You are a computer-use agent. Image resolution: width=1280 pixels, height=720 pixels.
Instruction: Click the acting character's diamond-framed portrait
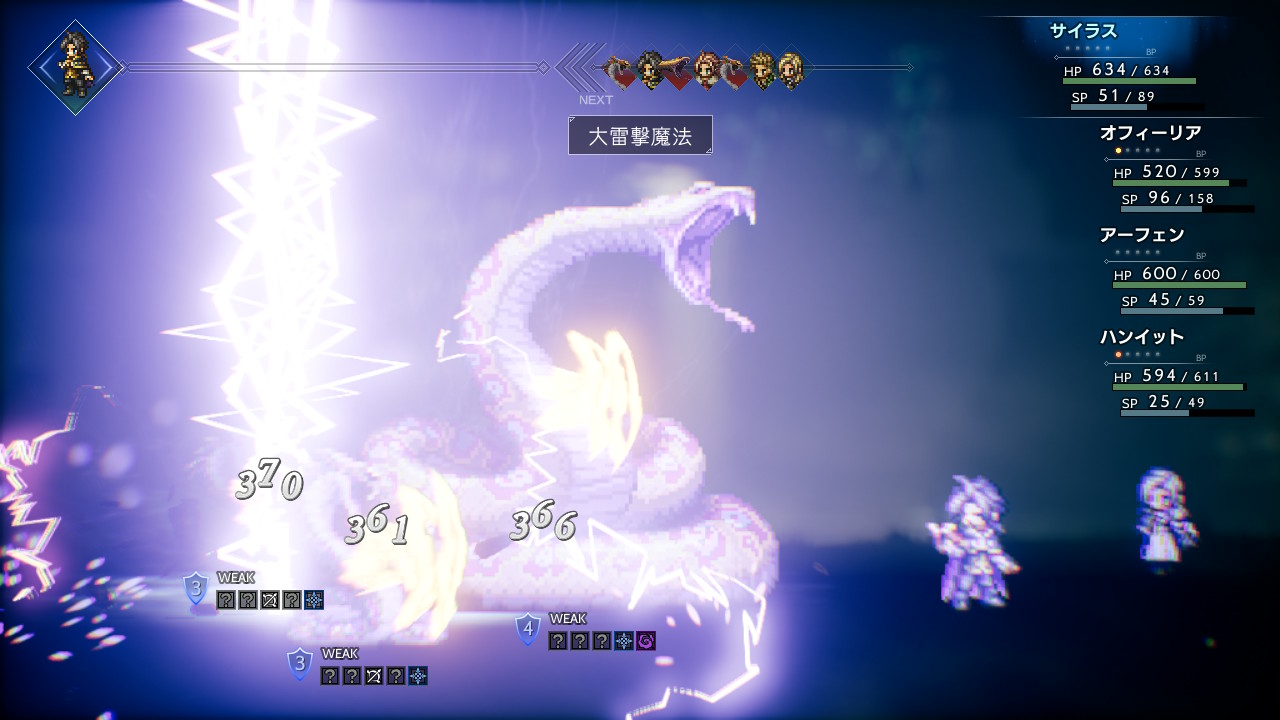coord(75,67)
